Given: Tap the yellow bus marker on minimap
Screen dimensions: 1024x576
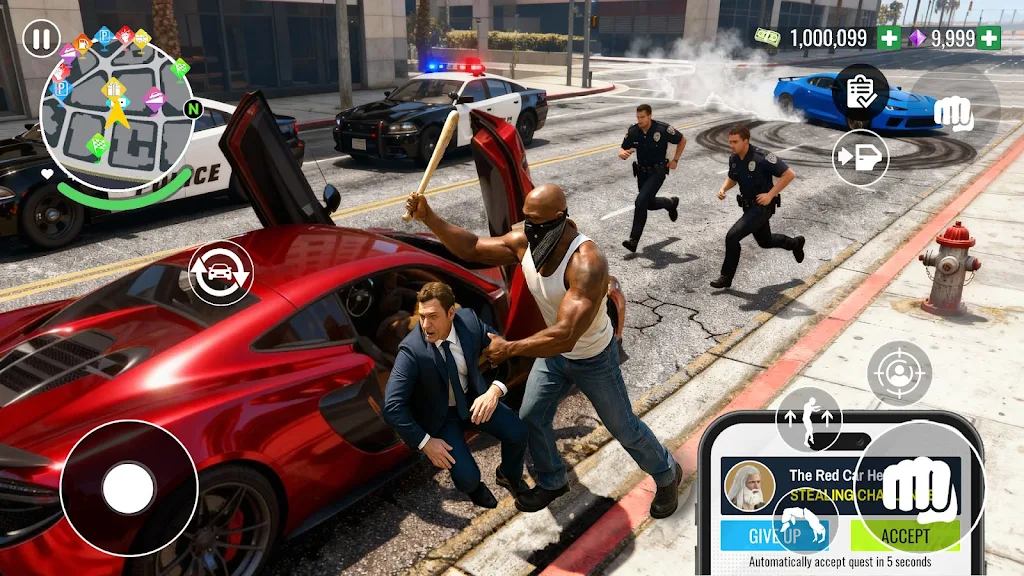Looking at the screenshot, I should click(x=142, y=39).
